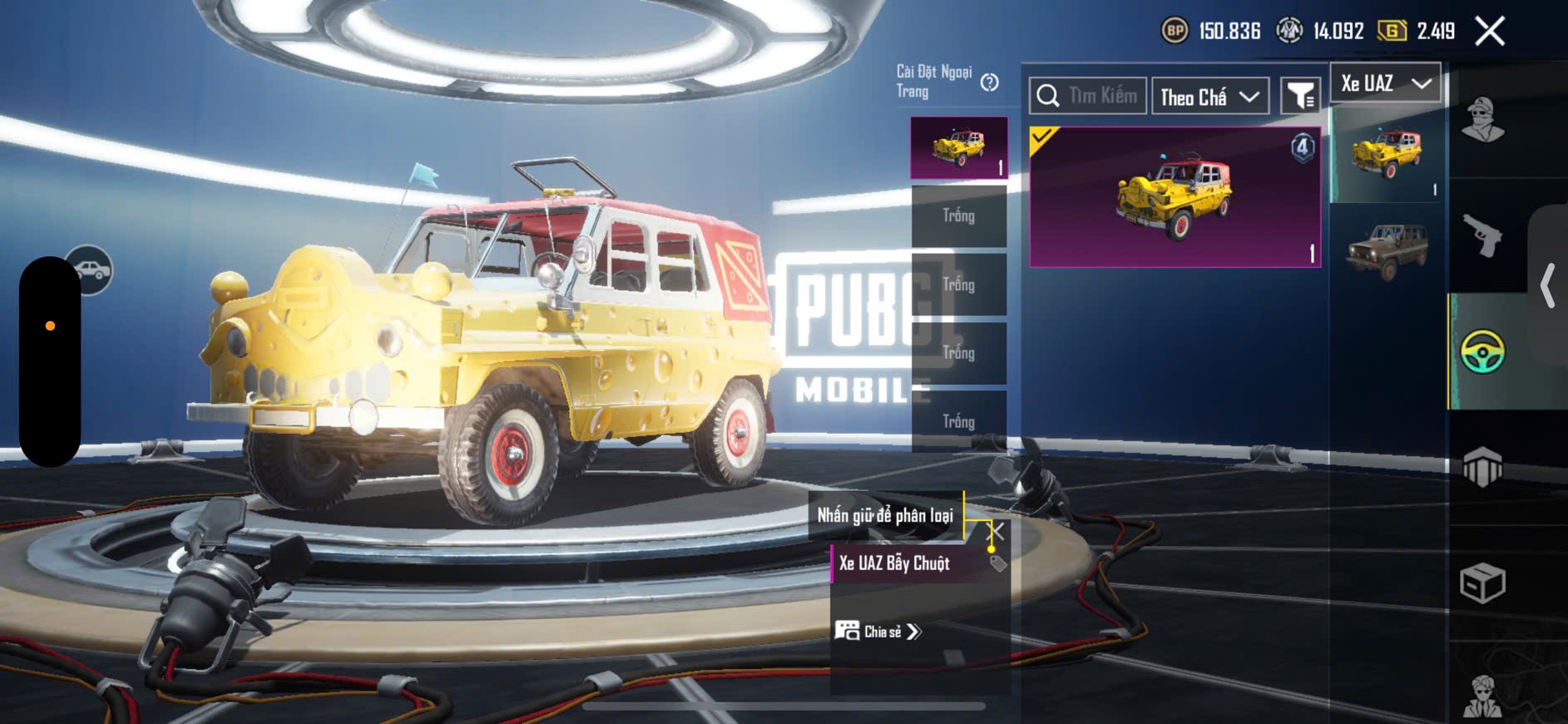The image size is (1568, 724).
Task: Open the character outfit category
Action: [x=1482, y=121]
